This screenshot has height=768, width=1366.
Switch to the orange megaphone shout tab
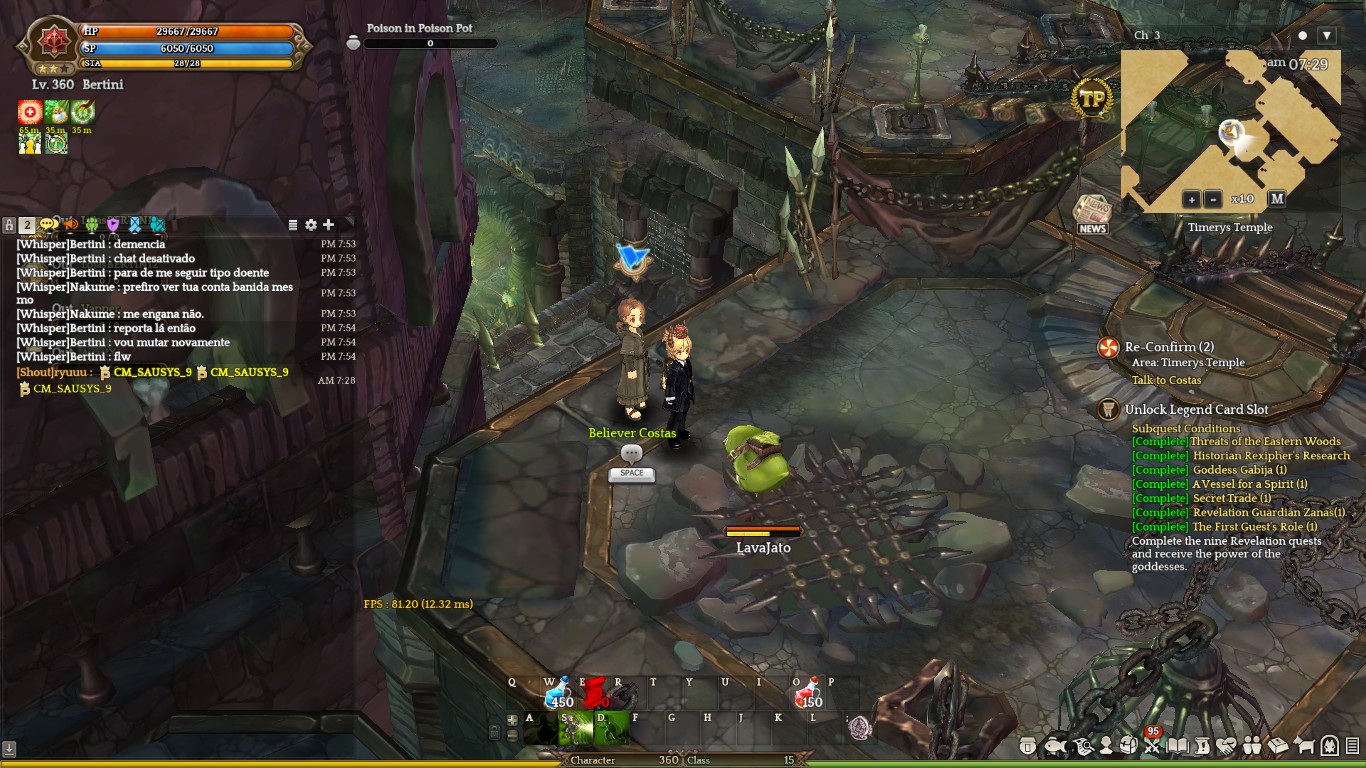click(70, 225)
